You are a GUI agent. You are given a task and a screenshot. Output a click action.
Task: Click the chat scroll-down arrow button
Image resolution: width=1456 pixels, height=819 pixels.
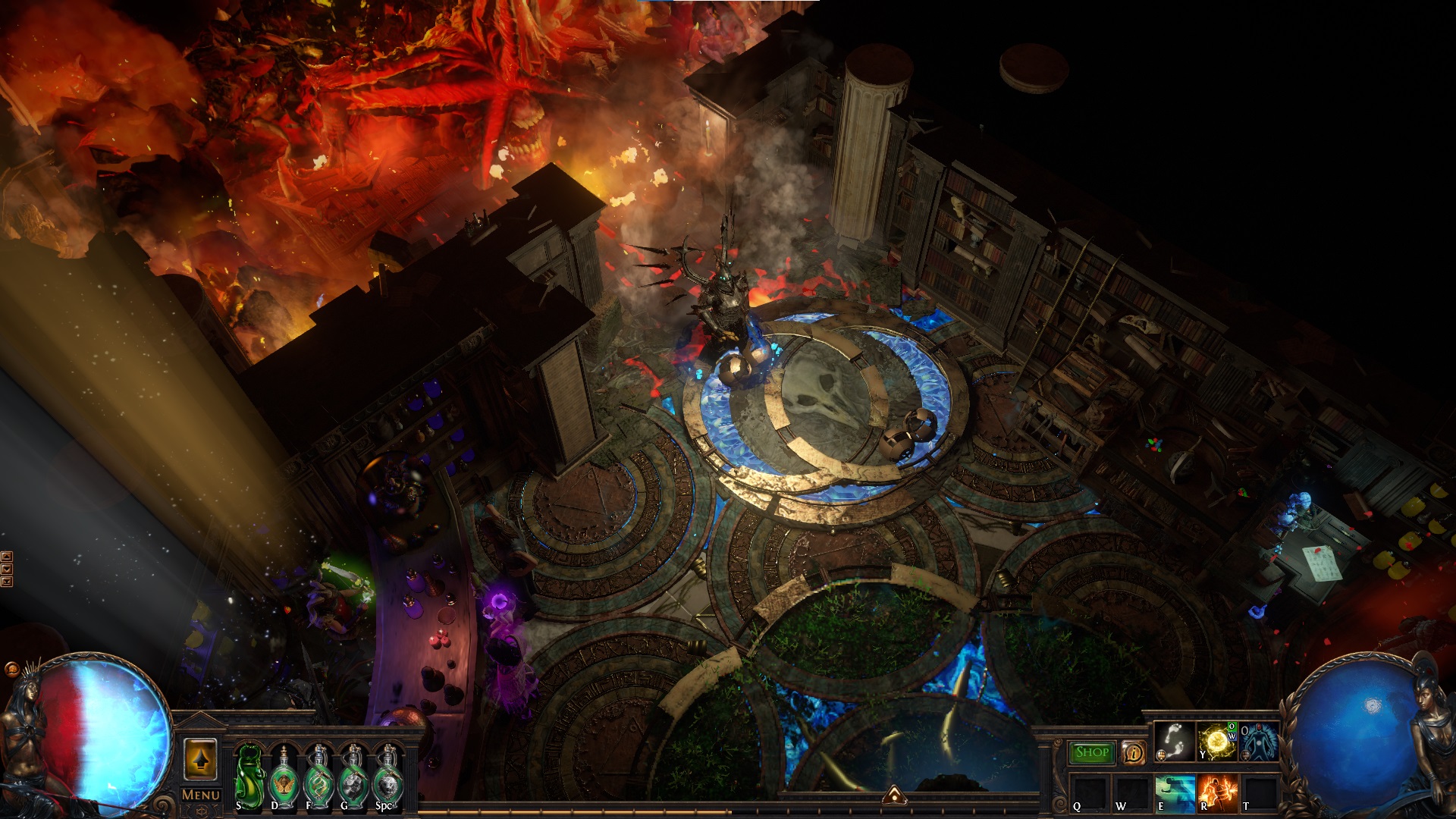tap(7, 570)
